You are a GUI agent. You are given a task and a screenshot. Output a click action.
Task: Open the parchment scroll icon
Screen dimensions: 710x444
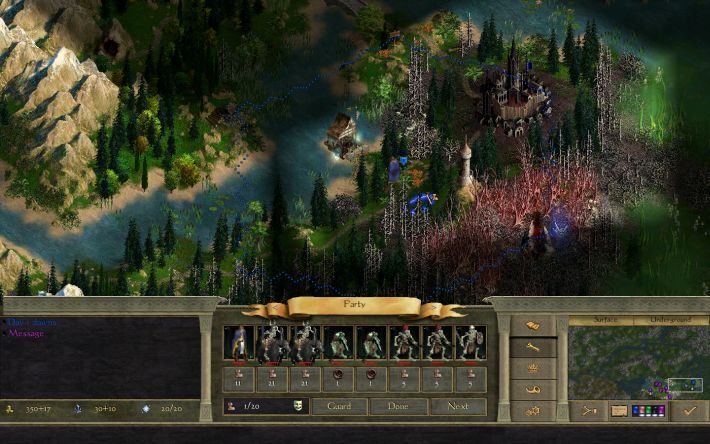pos(619,410)
